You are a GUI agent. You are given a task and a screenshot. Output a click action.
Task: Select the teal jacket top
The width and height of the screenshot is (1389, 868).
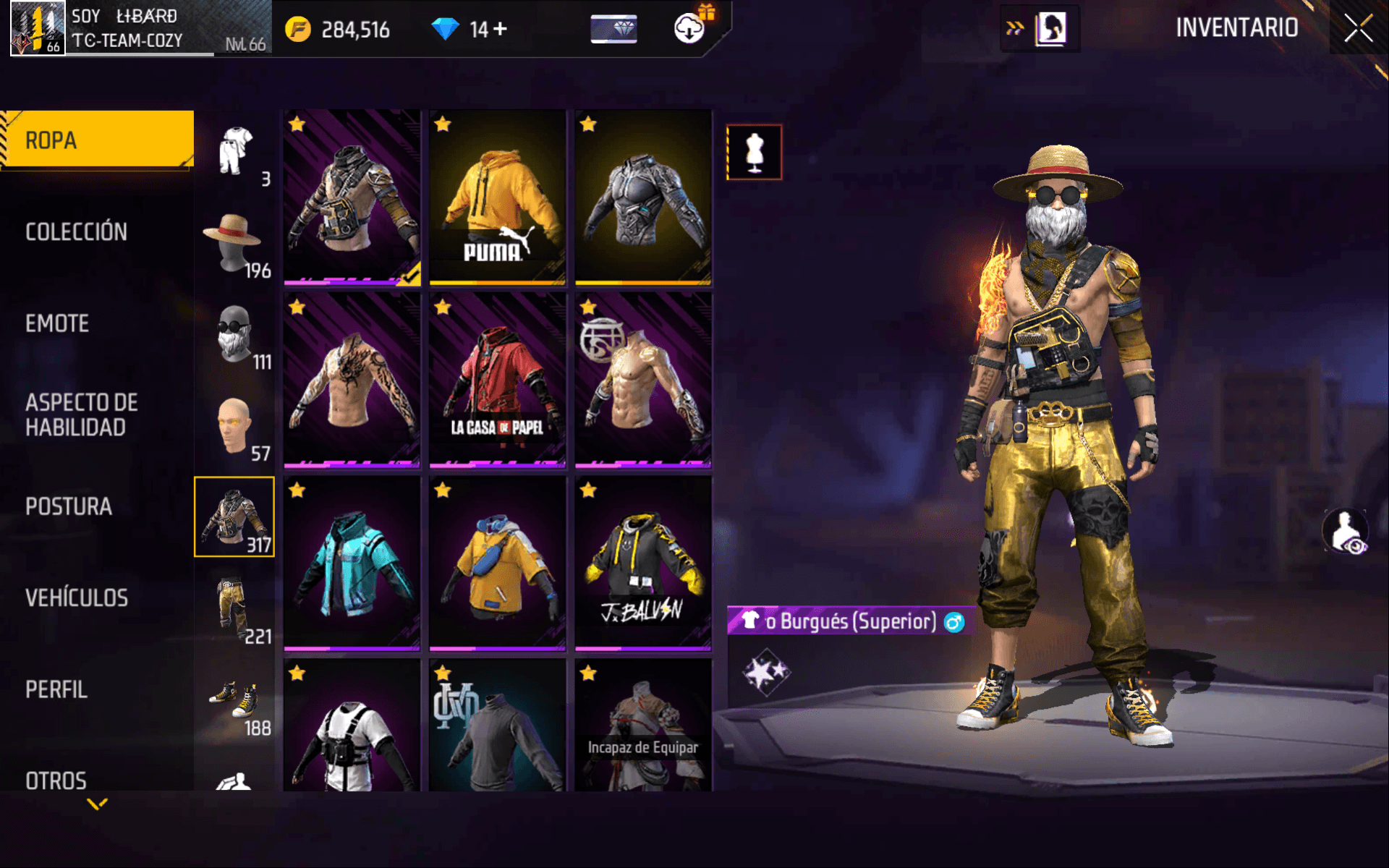tap(352, 563)
